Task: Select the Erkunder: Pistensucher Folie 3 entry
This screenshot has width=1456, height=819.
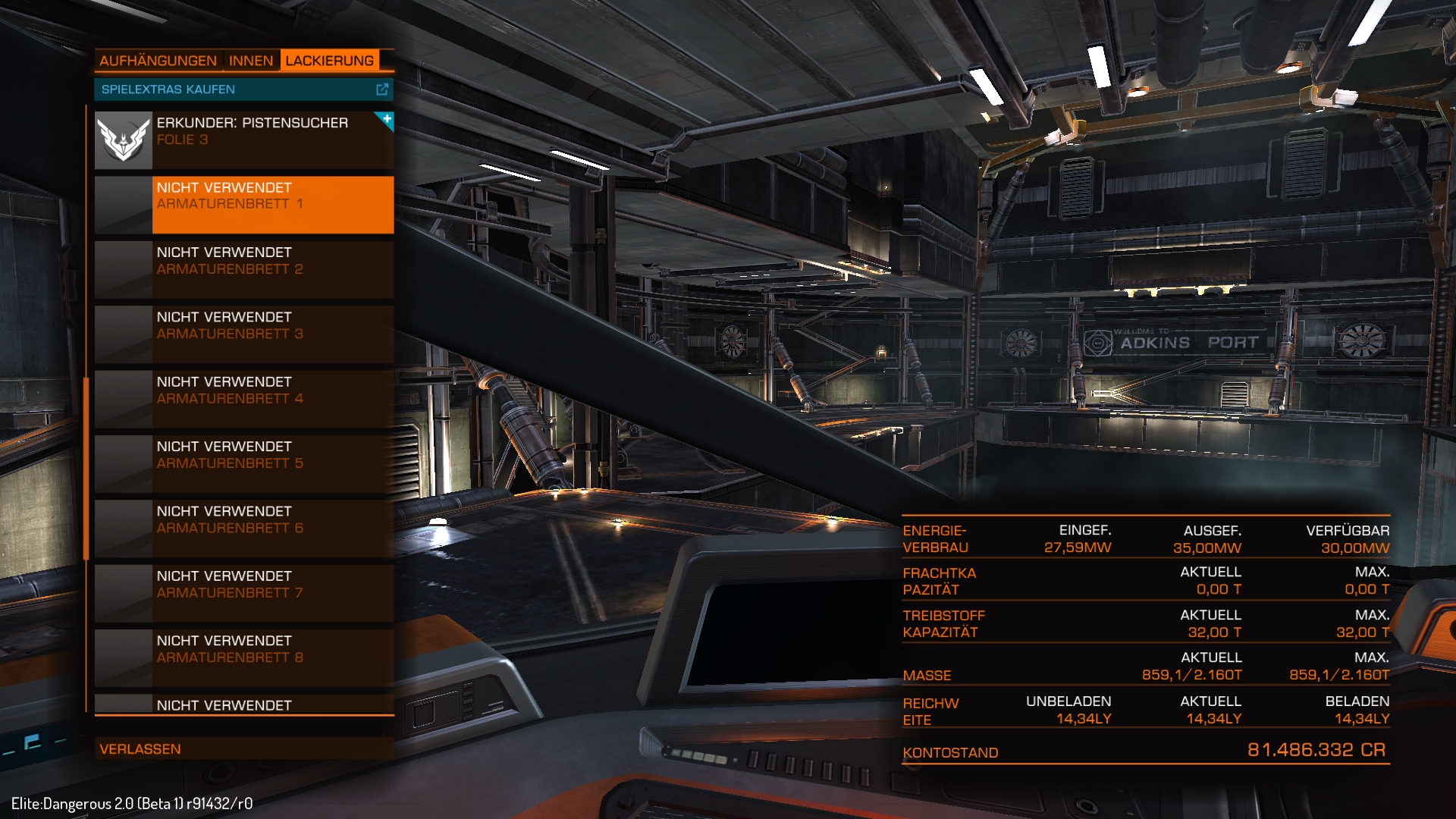Action: [273, 140]
